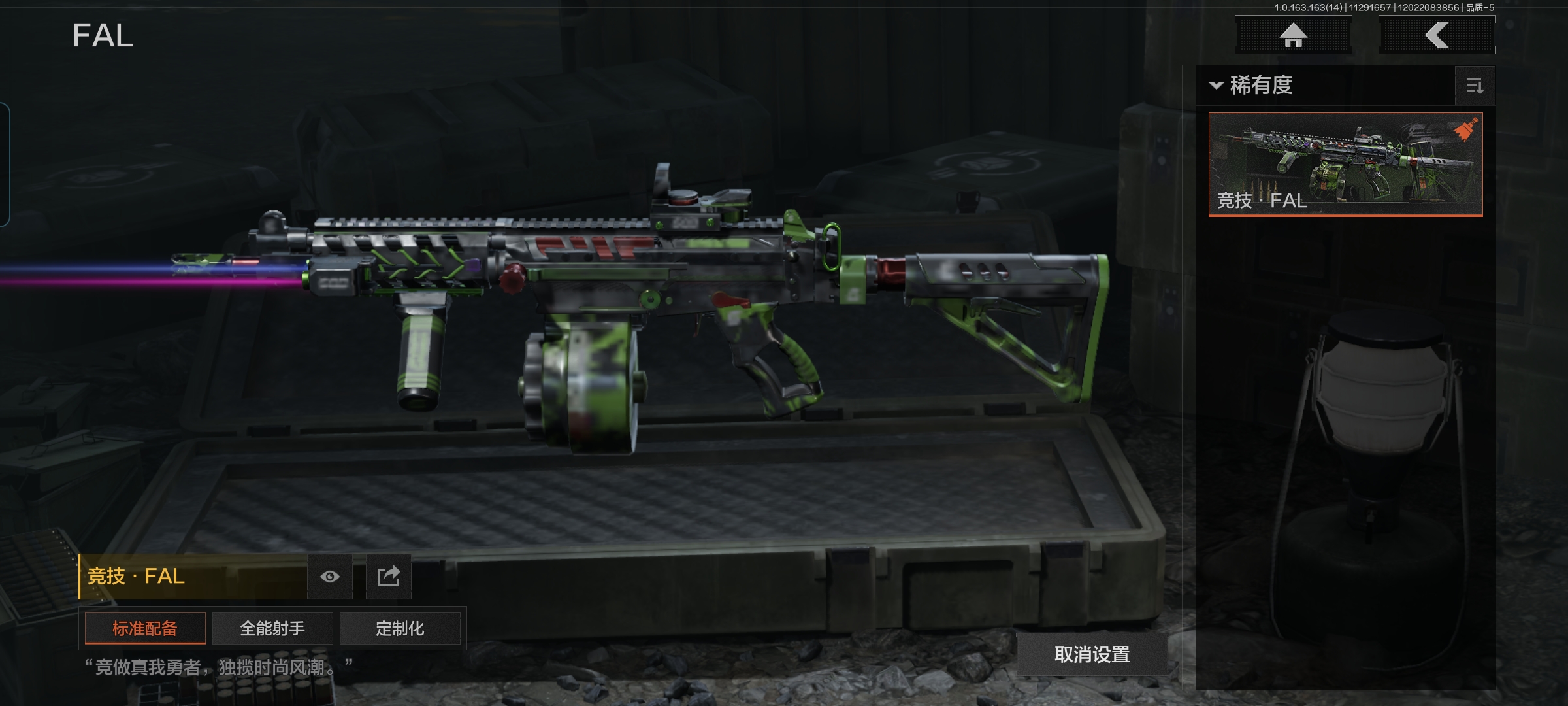Select the 竞技·FAL skin thumbnail
This screenshot has height=706, width=1568.
tap(1345, 164)
